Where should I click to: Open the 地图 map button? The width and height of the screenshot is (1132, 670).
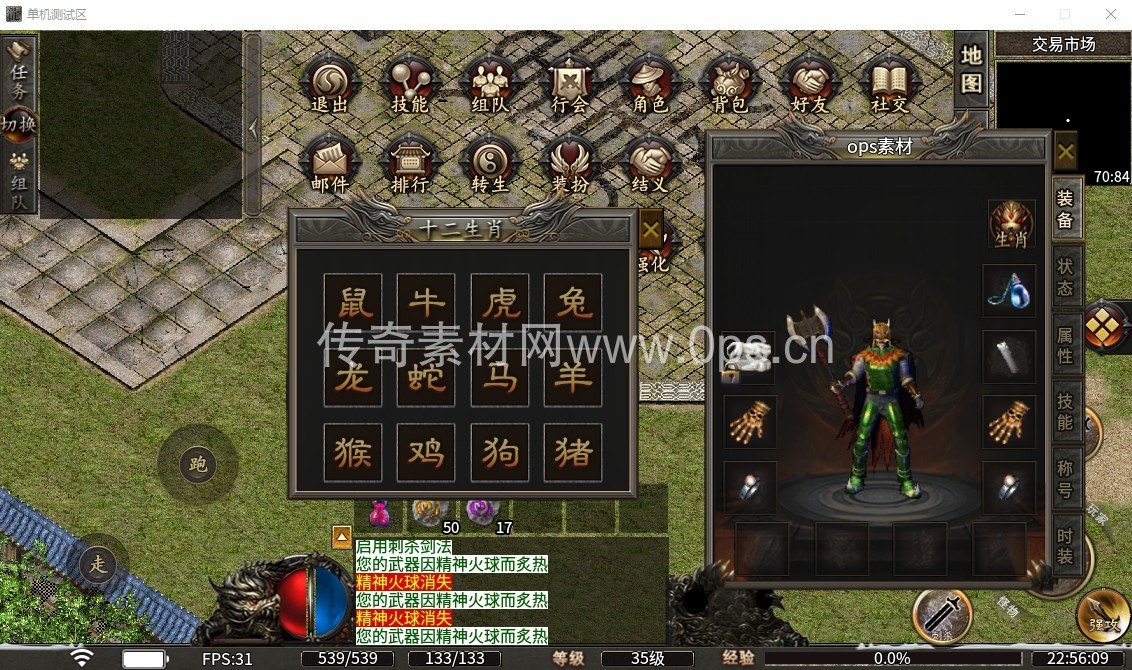point(971,69)
